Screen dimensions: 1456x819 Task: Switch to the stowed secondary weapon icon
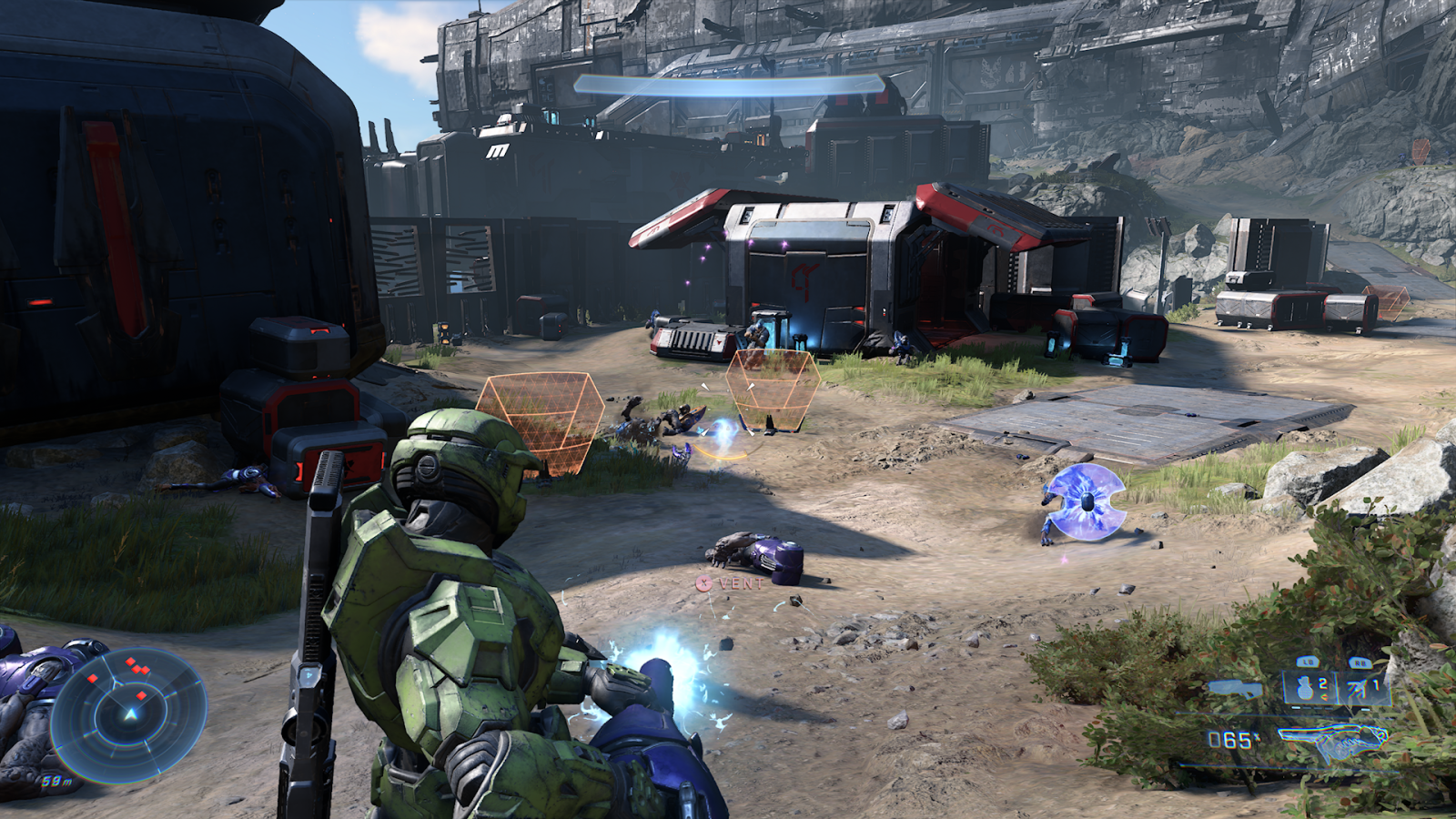(1236, 689)
